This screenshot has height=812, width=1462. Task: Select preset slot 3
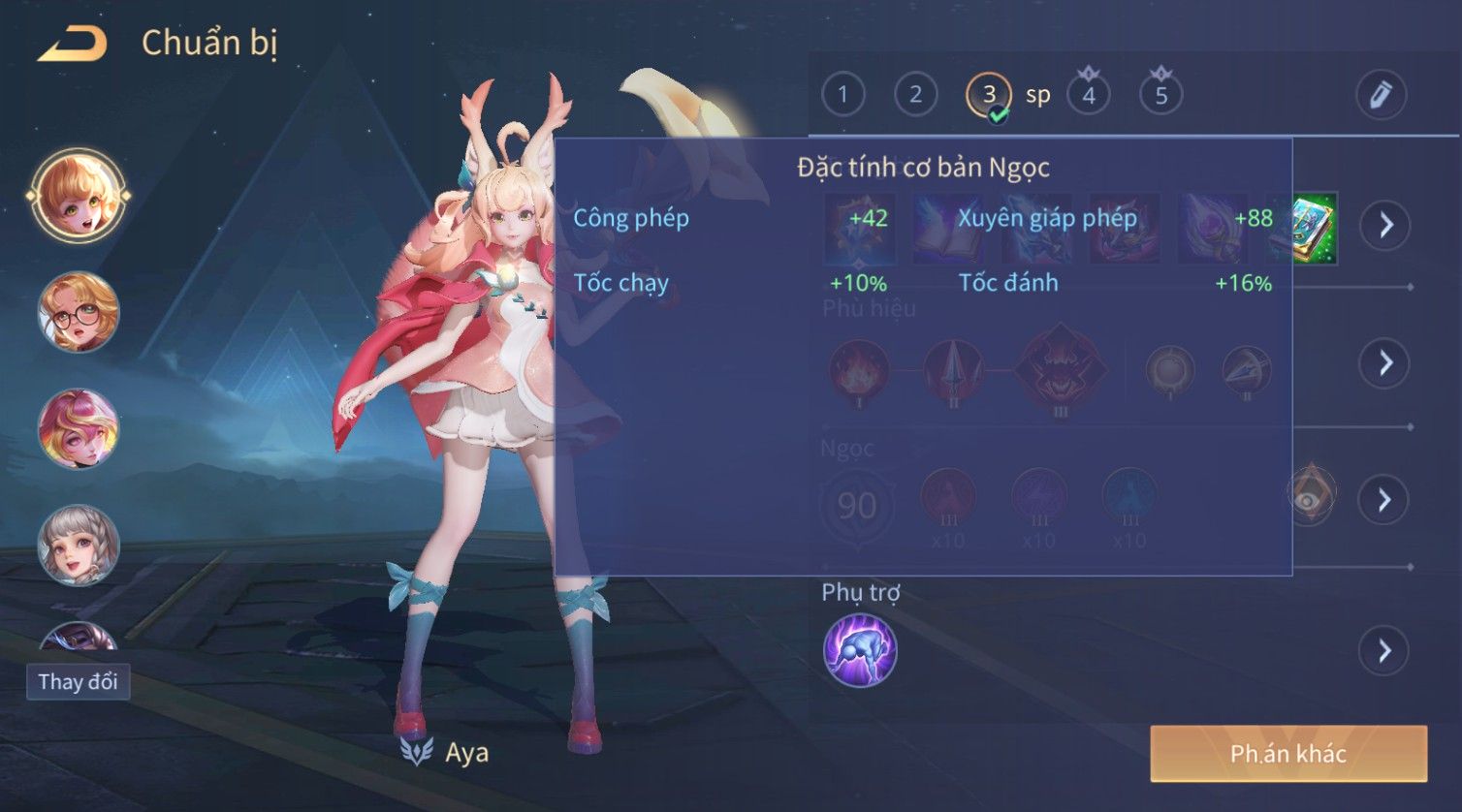pyautogui.click(x=989, y=95)
